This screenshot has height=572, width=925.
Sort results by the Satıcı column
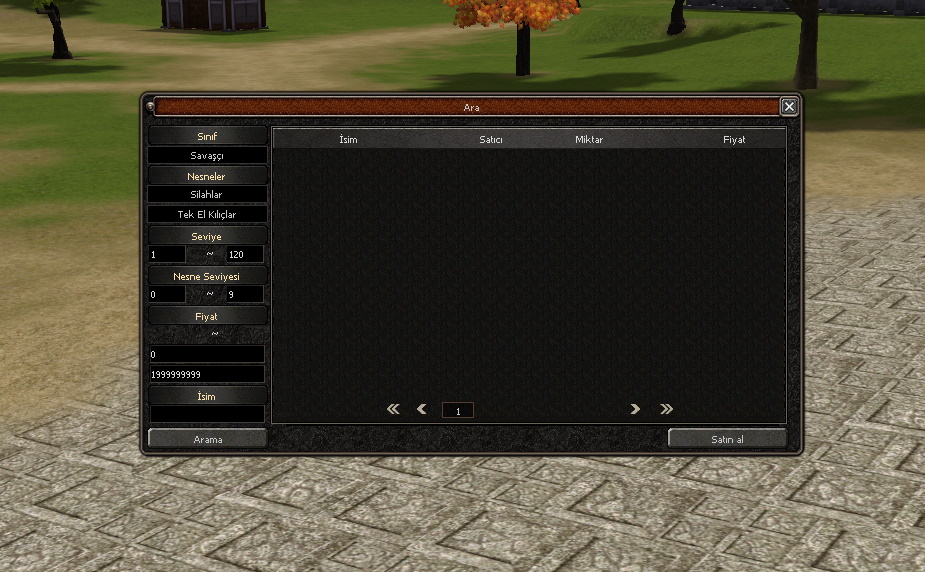pyautogui.click(x=490, y=140)
